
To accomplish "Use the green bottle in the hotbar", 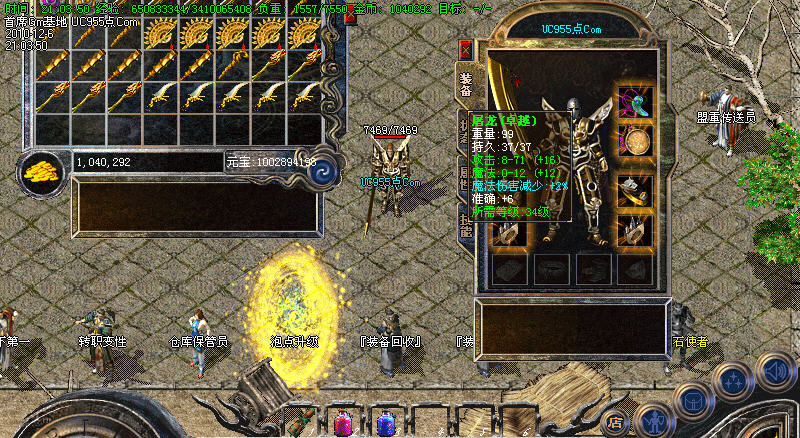I will pyautogui.click(x=299, y=420).
